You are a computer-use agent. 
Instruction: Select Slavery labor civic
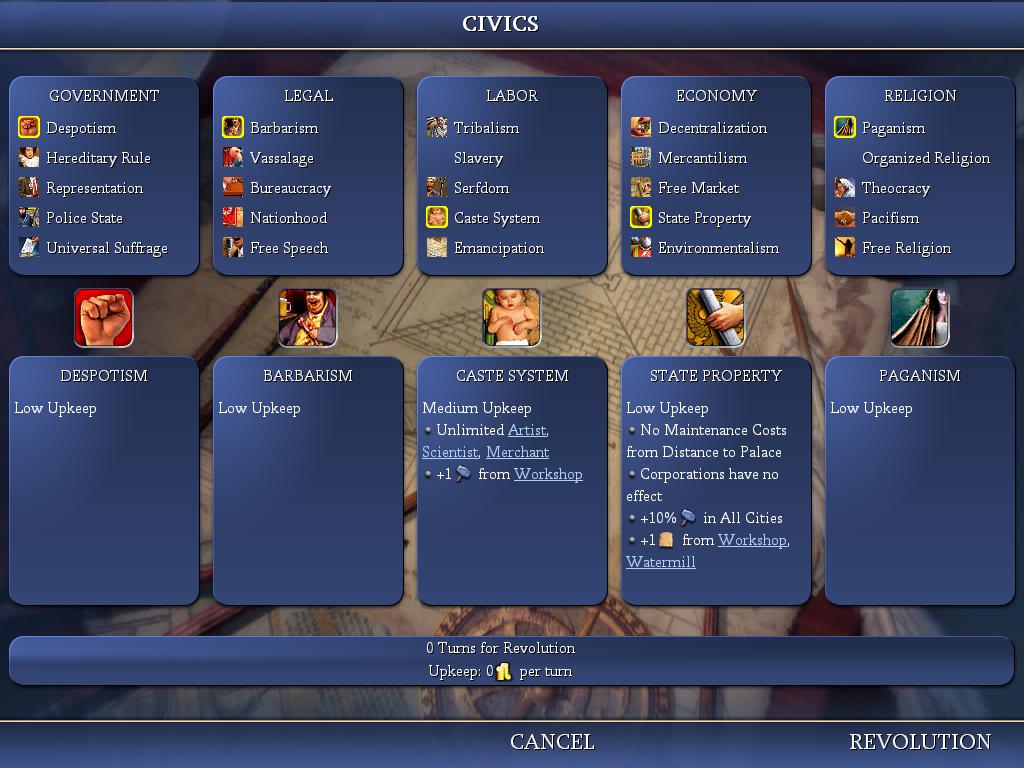pos(478,158)
